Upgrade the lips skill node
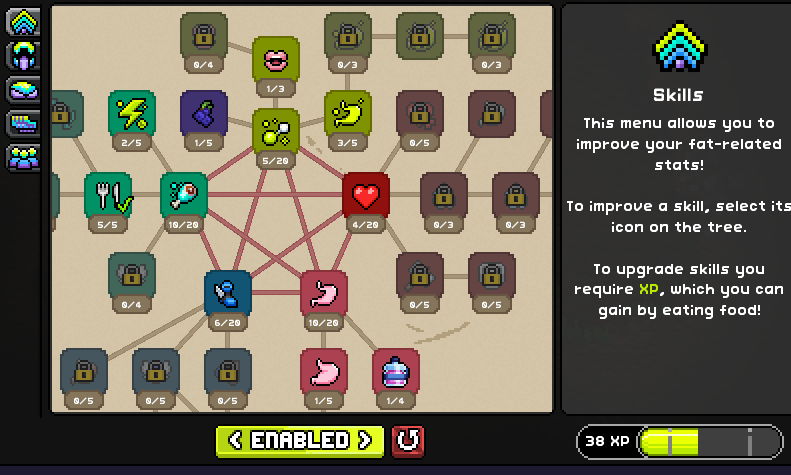 click(x=276, y=60)
